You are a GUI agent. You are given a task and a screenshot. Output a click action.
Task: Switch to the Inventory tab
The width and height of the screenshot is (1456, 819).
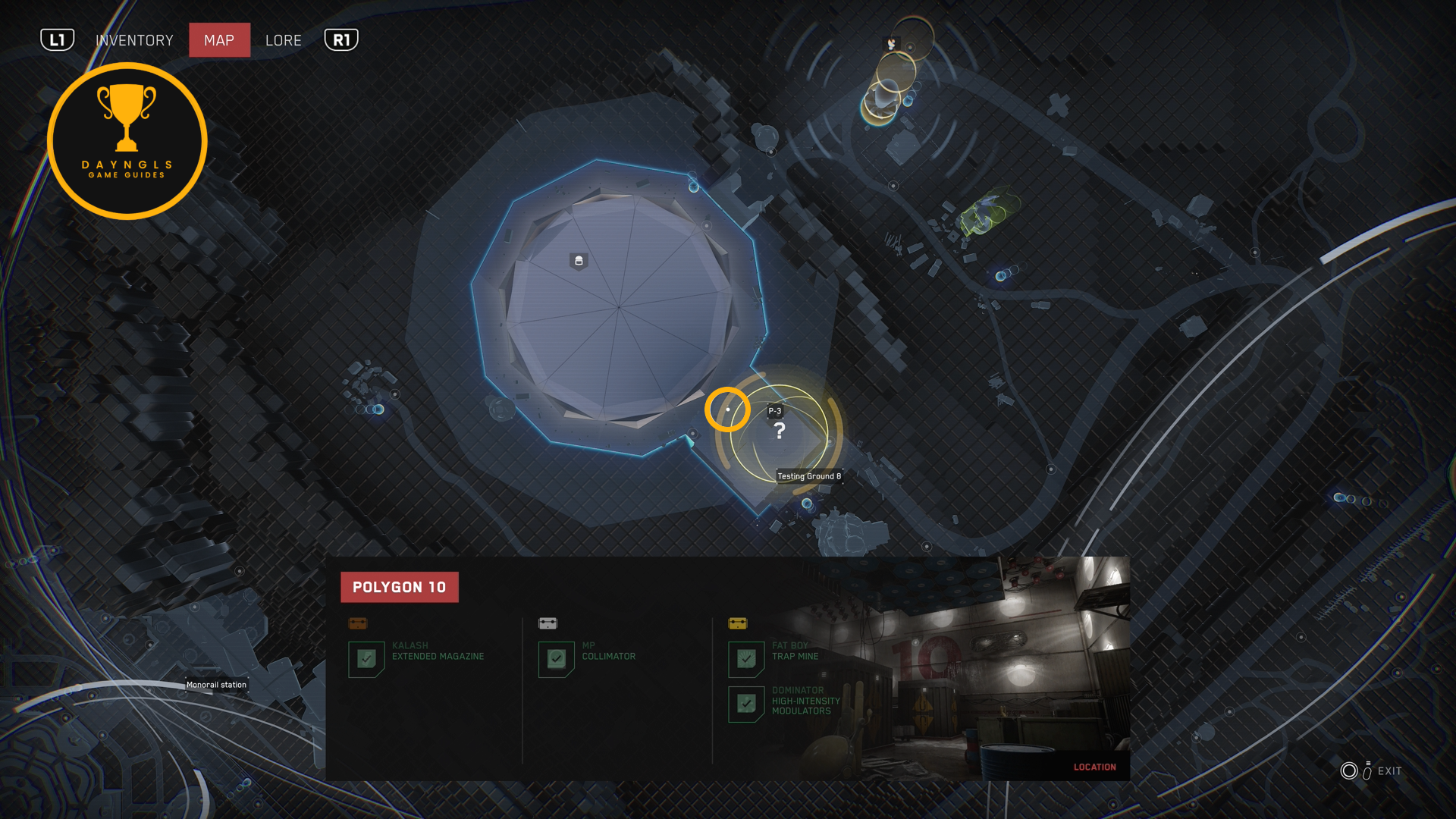(x=134, y=40)
